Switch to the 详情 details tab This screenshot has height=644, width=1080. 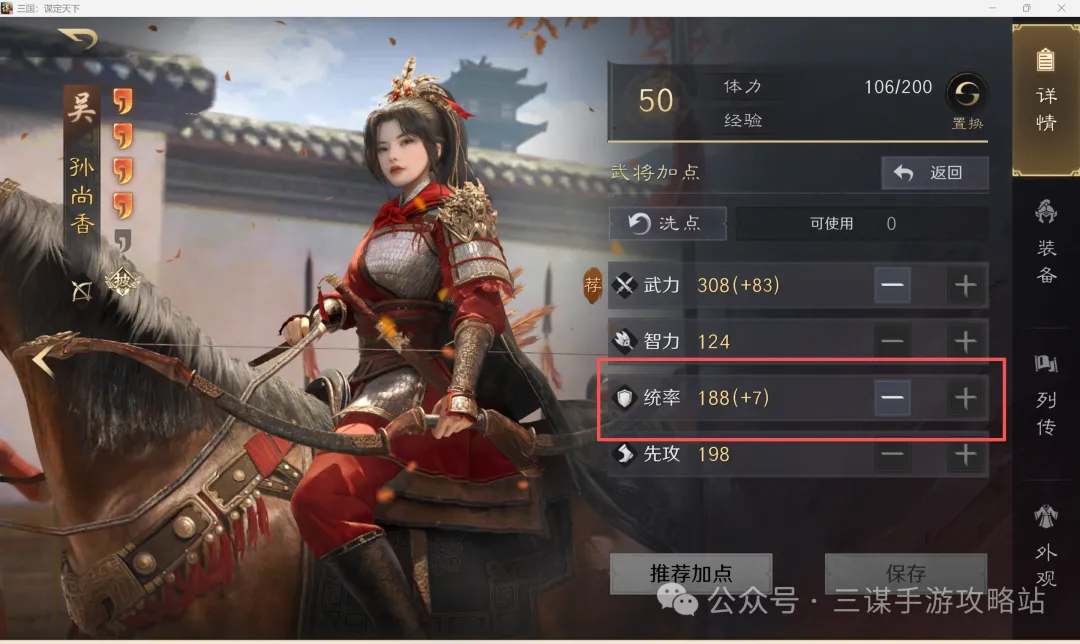(1046, 100)
